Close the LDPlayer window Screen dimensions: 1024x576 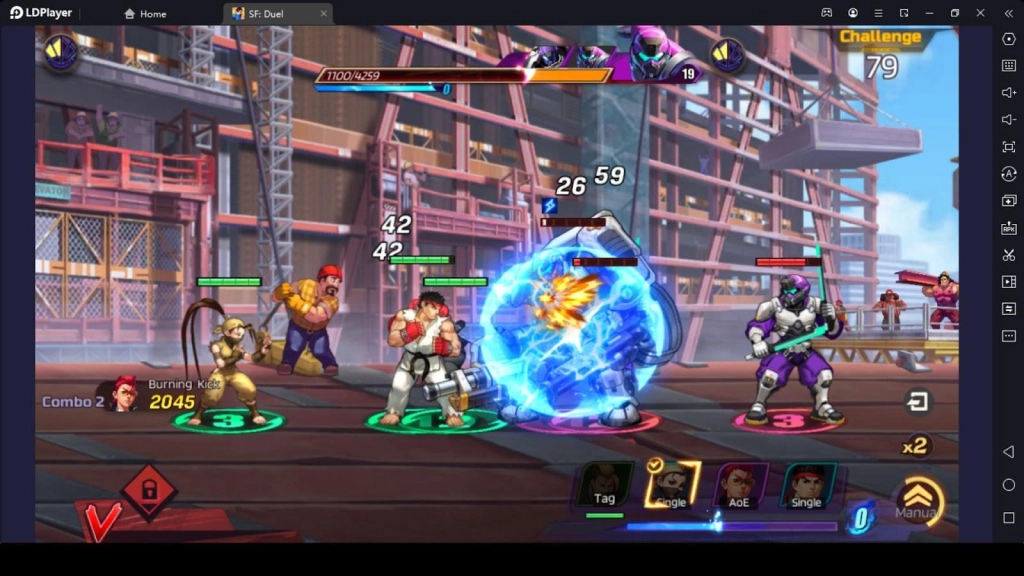point(979,13)
